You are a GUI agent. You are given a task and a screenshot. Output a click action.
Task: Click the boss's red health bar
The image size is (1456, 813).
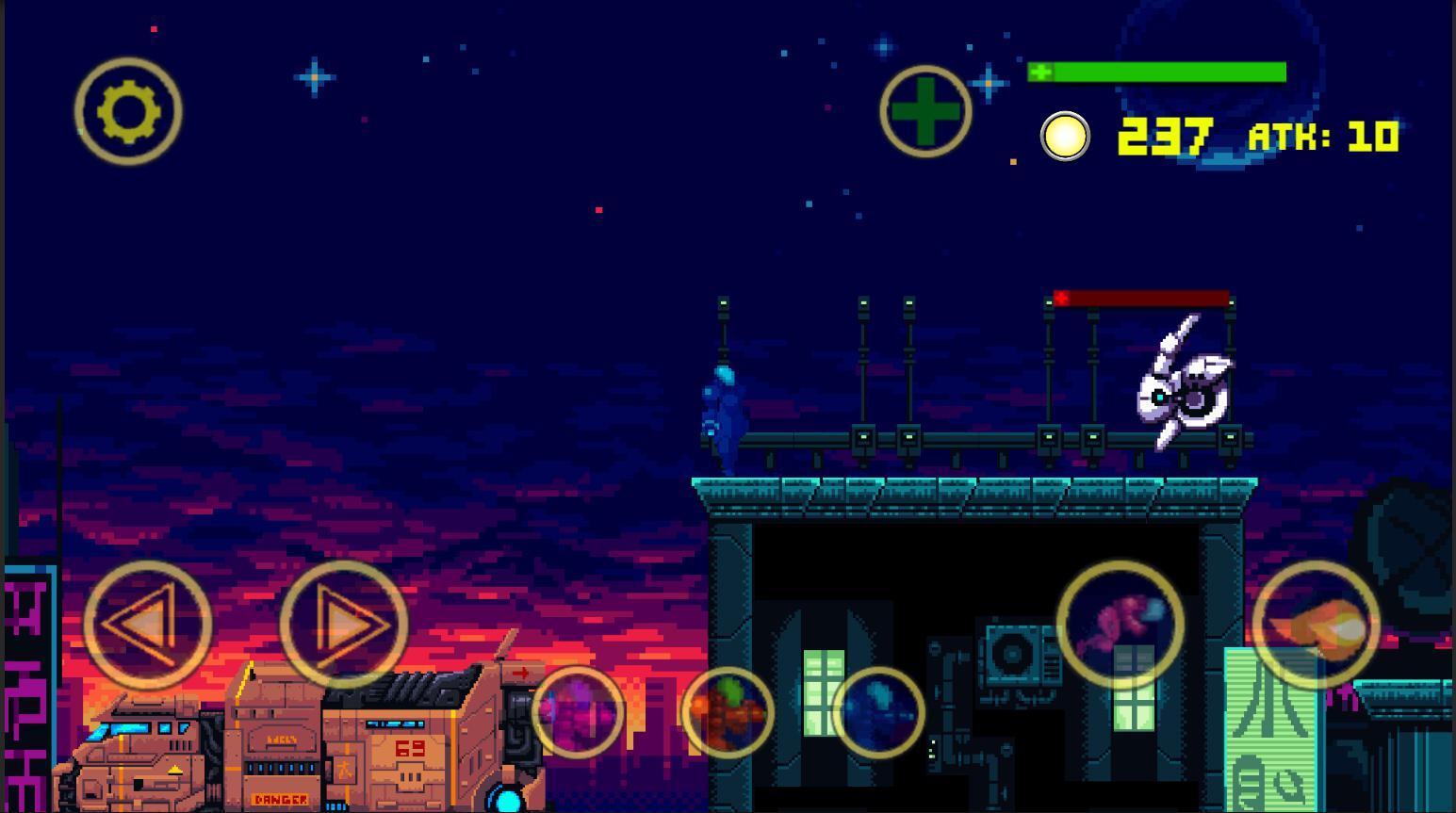pyautogui.click(x=1140, y=298)
